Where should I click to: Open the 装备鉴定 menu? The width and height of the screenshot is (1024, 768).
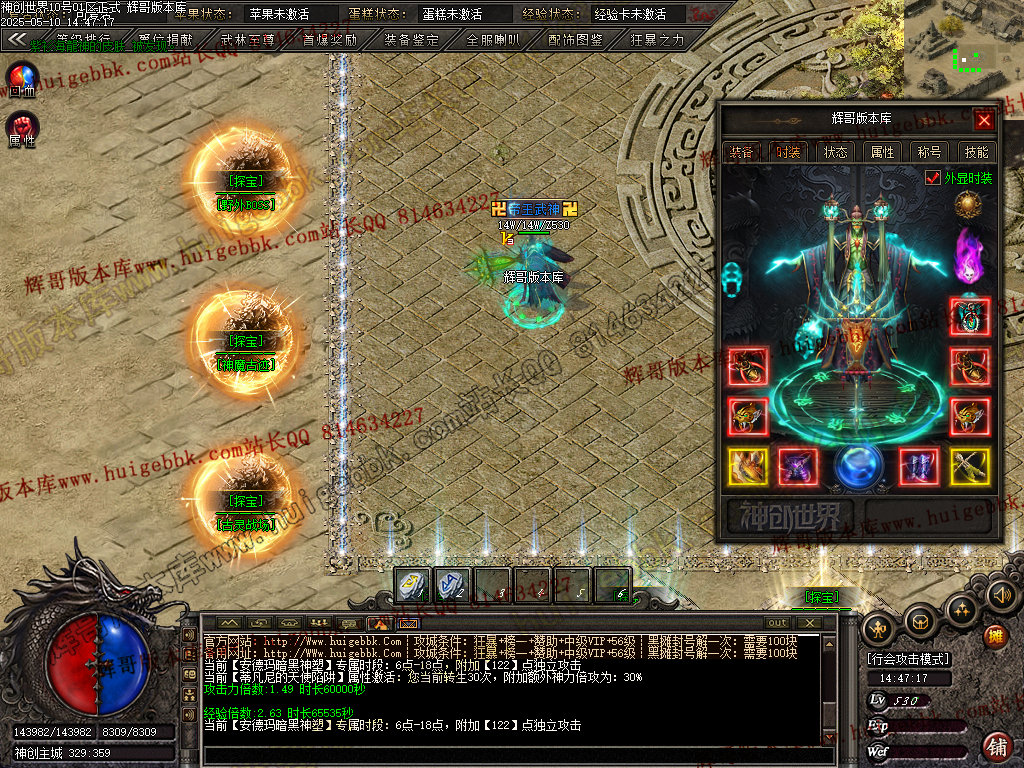[x=412, y=40]
